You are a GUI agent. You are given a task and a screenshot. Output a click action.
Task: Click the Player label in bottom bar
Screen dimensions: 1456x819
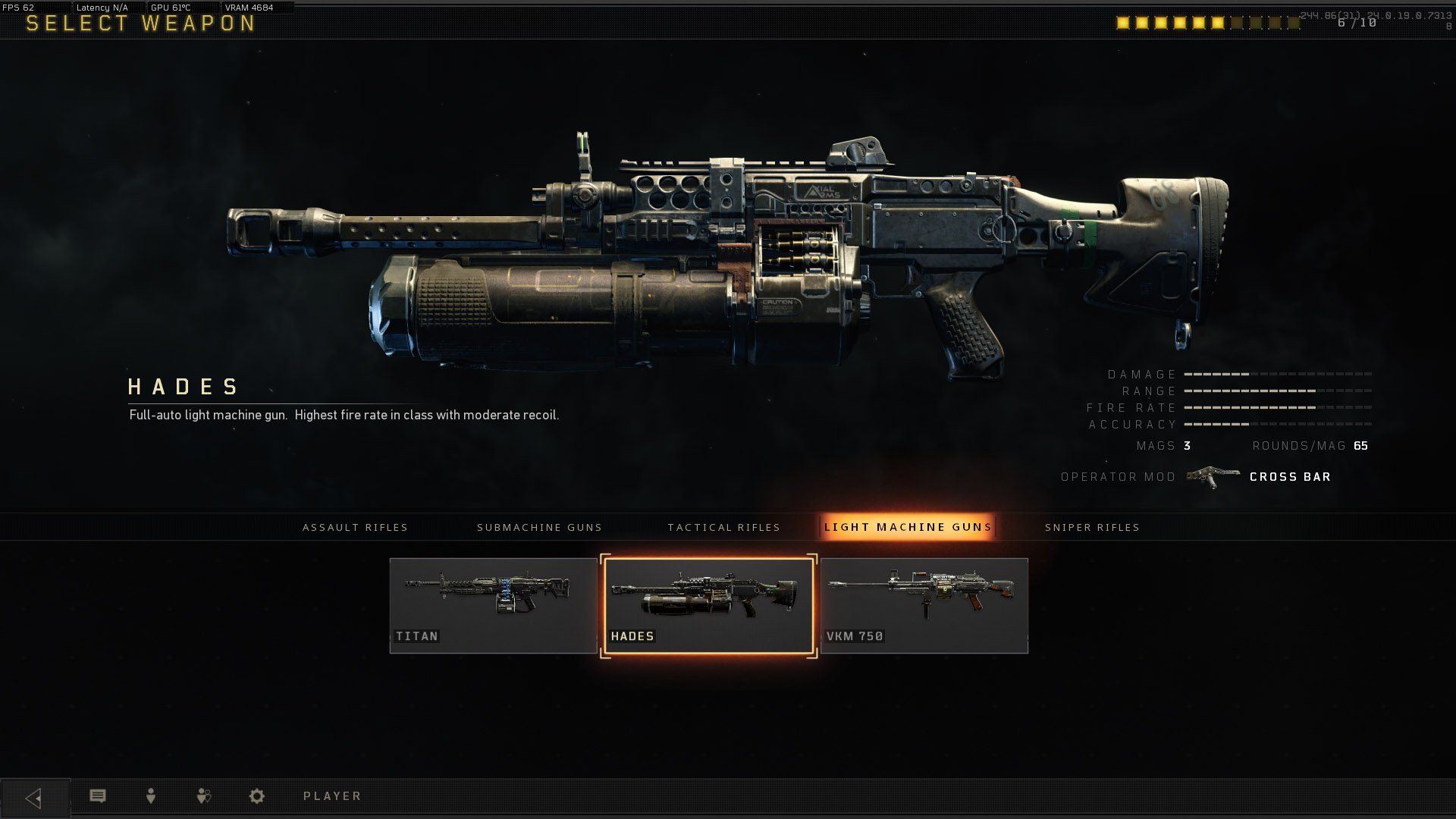332,796
